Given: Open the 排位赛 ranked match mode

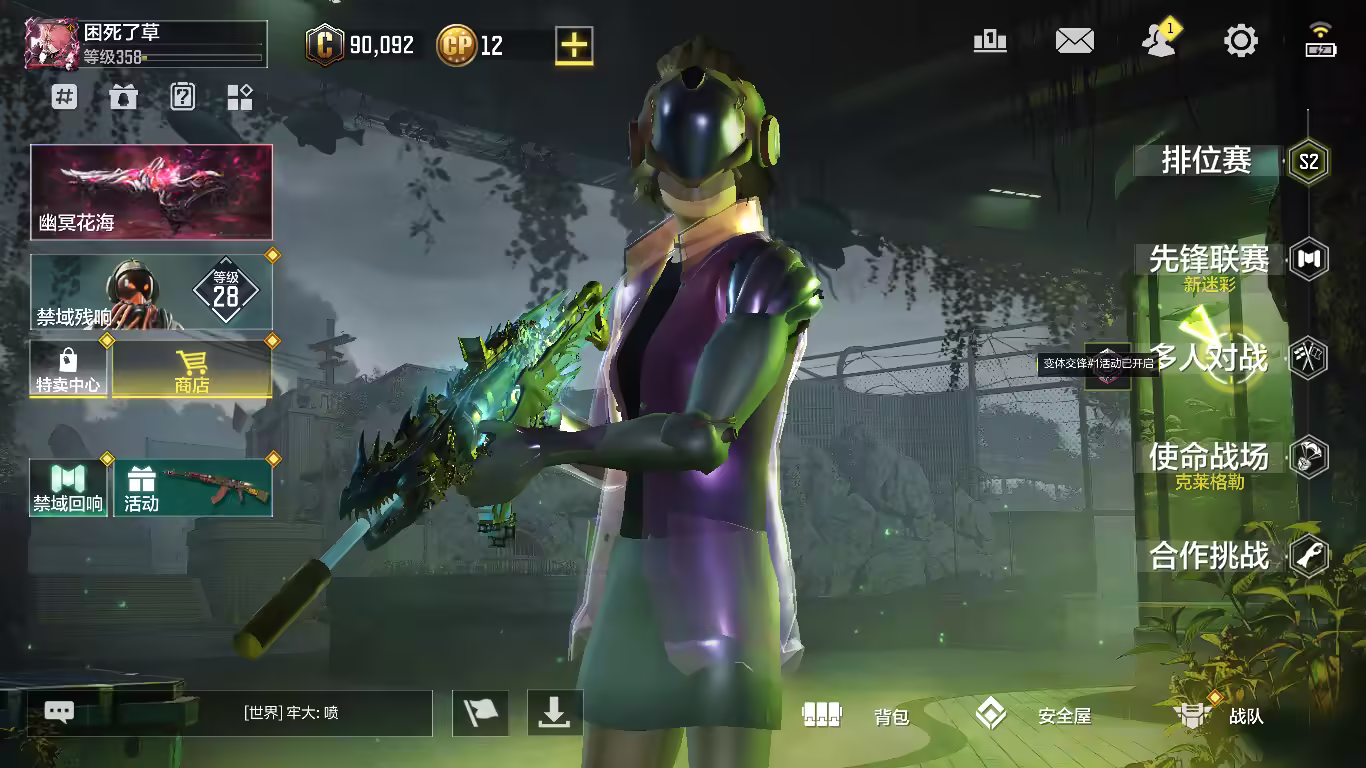Looking at the screenshot, I should [1208, 161].
